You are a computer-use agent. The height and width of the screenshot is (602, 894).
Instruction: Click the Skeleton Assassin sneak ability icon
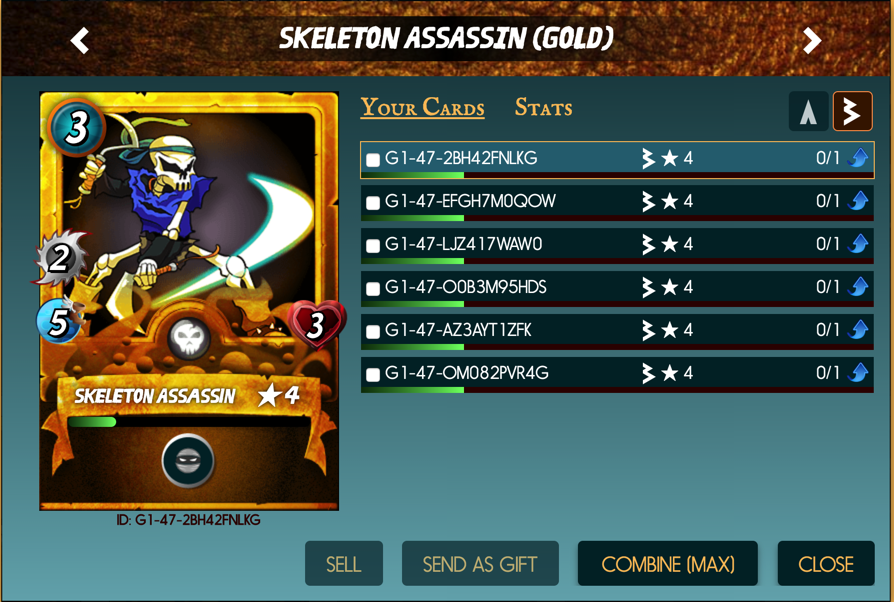pyautogui.click(x=188, y=461)
